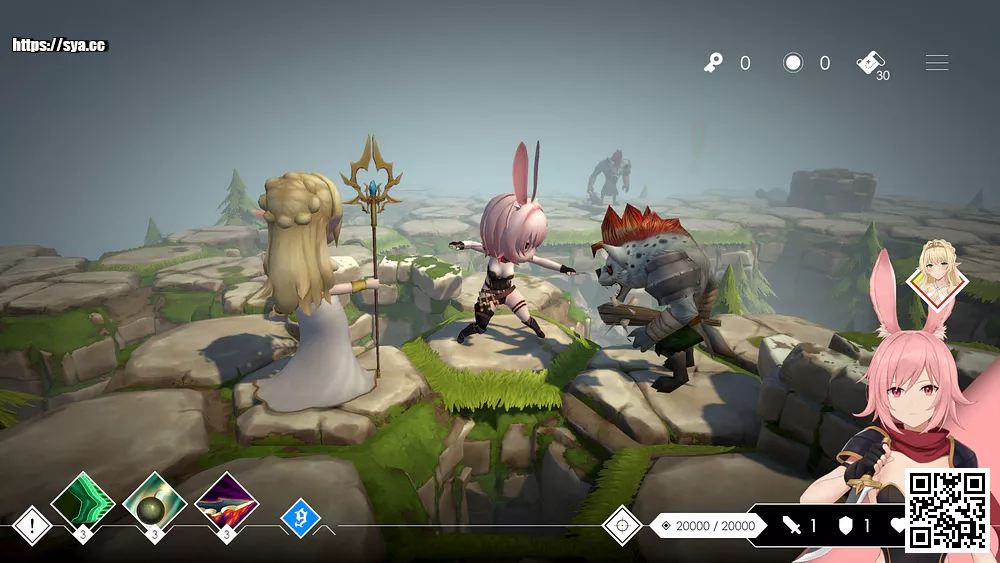The width and height of the screenshot is (1000, 563).
Task: Open the three-line hamburger menu
Action: (x=937, y=63)
